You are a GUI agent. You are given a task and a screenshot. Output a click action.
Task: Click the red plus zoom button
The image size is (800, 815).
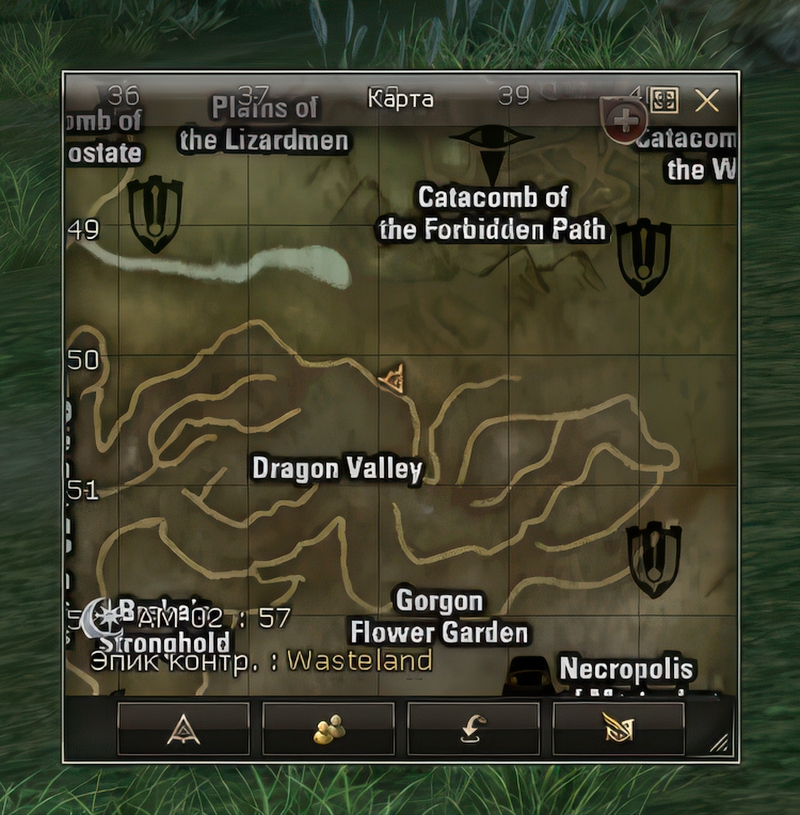[626, 121]
